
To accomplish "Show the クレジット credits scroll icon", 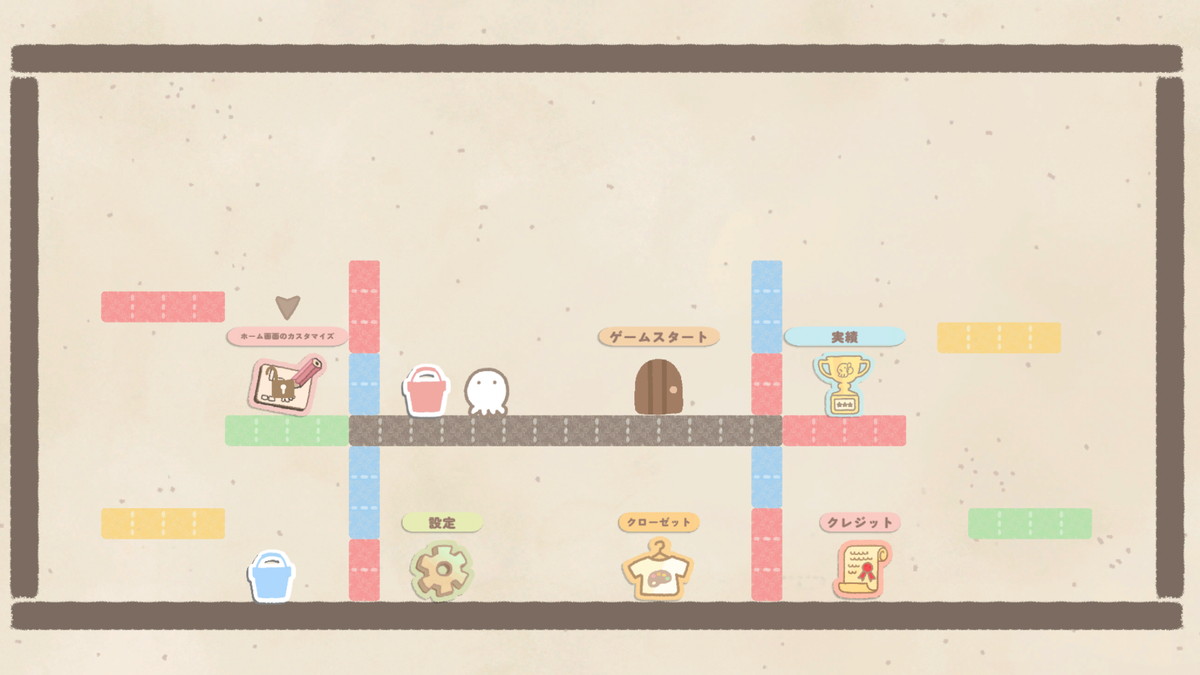I will (862, 570).
